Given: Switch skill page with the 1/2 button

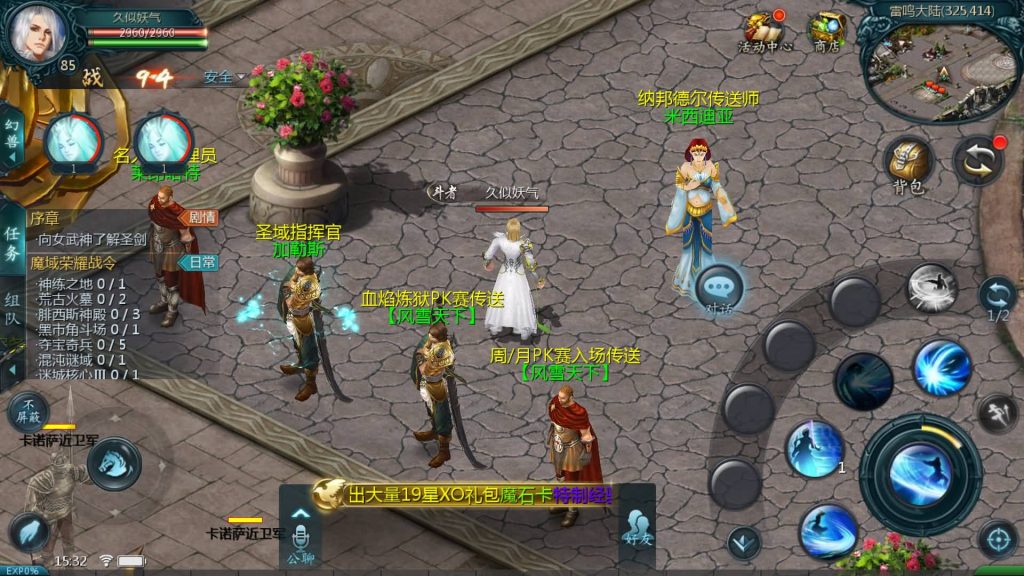Looking at the screenshot, I should [997, 298].
